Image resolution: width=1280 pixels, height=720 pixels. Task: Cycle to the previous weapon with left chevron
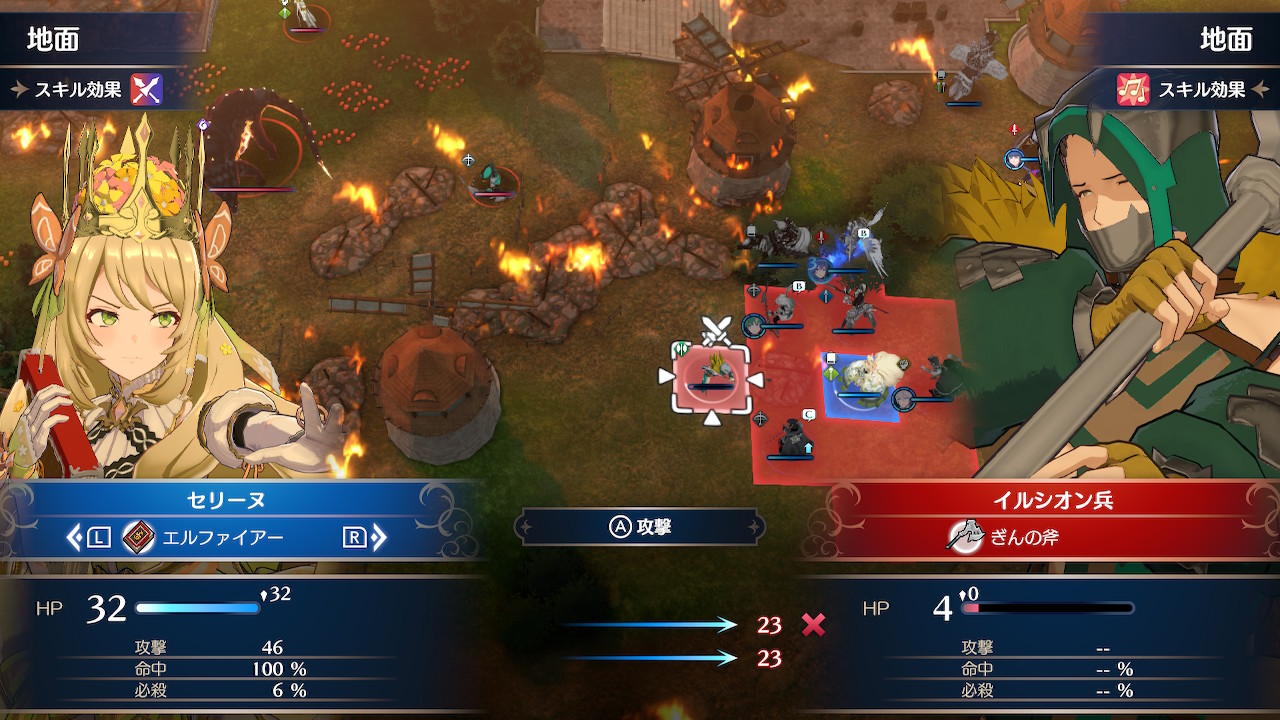(x=74, y=538)
